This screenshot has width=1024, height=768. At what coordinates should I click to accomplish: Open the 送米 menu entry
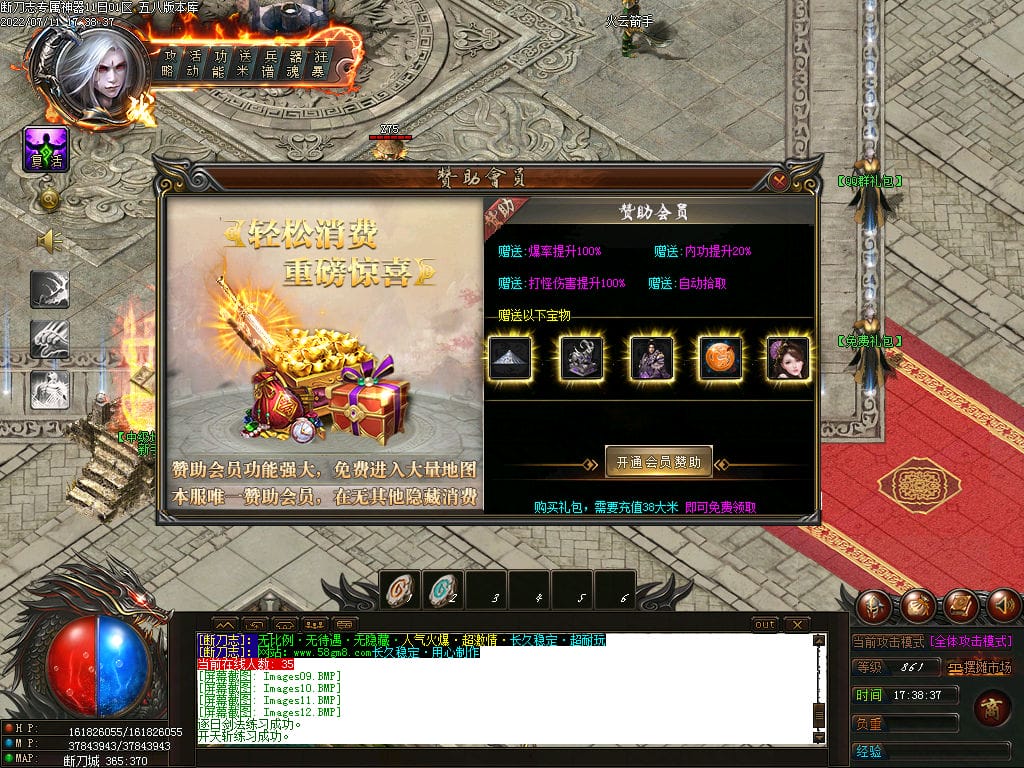coord(243,63)
